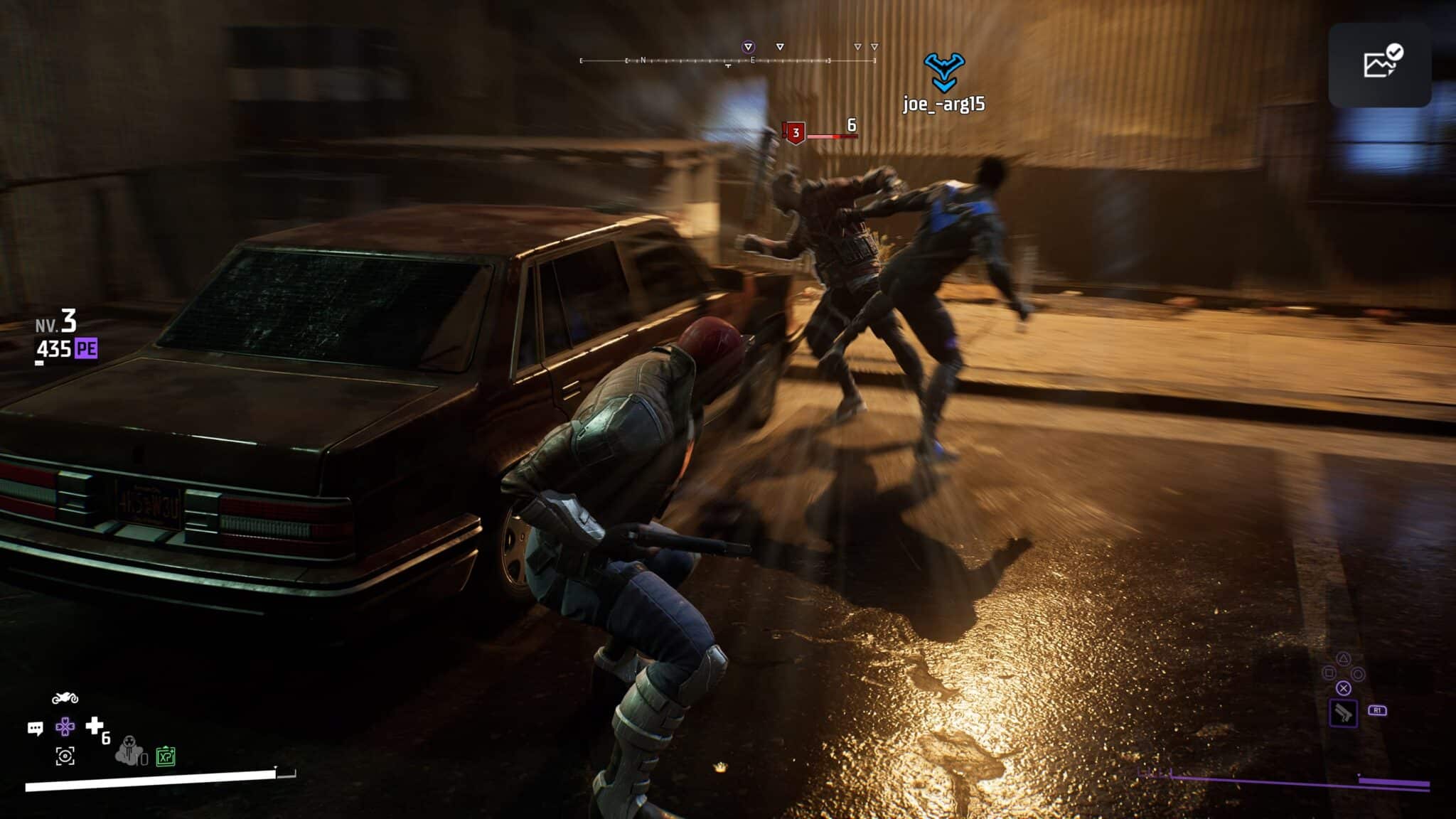
Task: Open the screenshot saved notification
Action: coord(1379,65)
